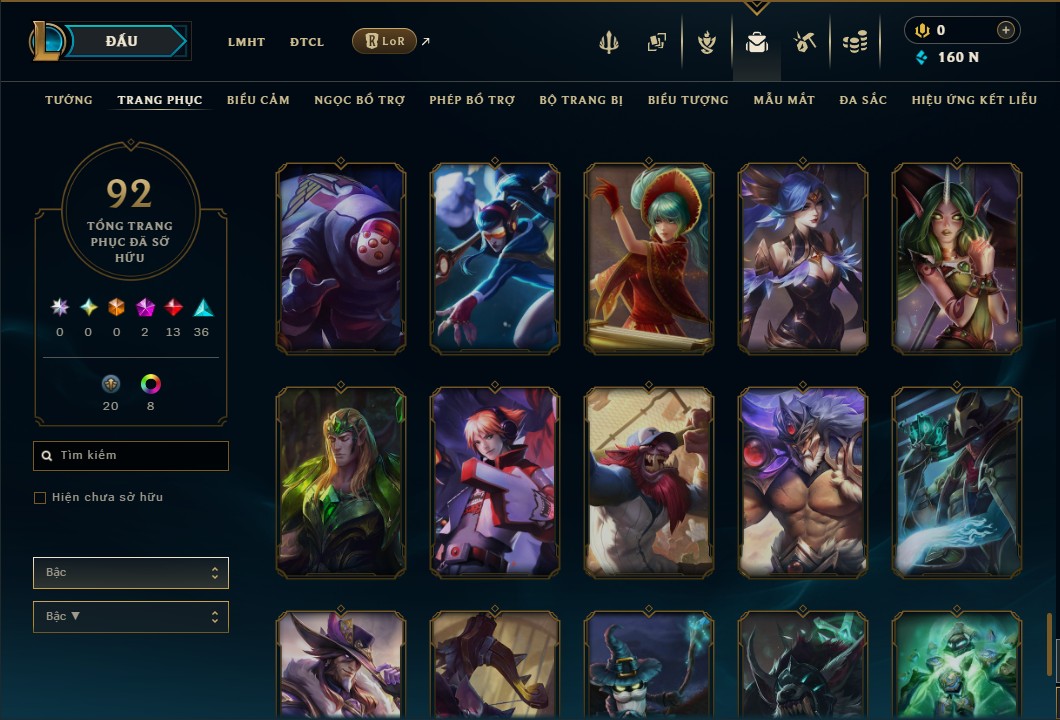
Task: Select the red-dress green-haired skin card
Action: coord(649,259)
